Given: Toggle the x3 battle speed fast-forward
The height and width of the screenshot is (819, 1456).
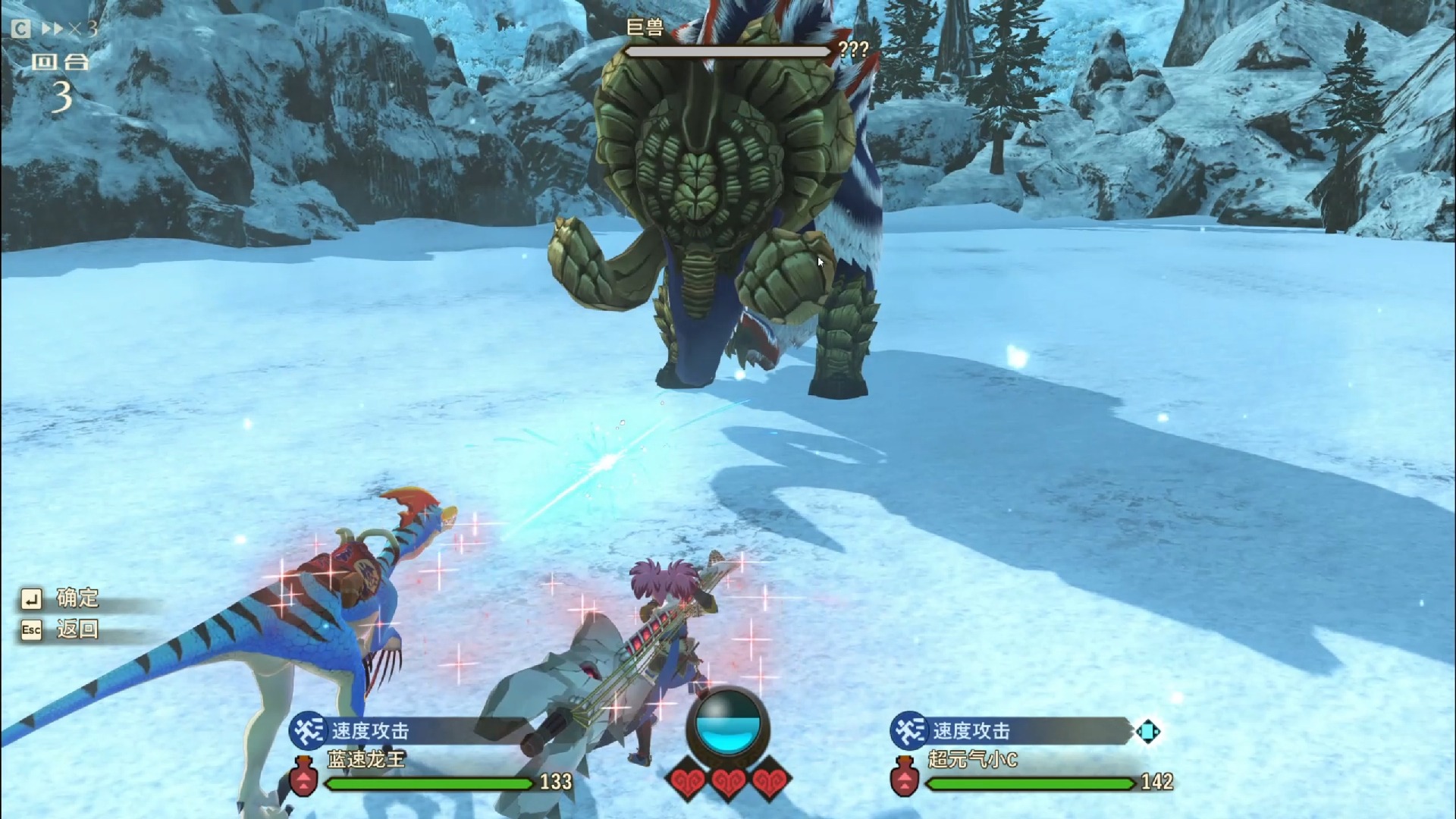Looking at the screenshot, I should [68, 29].
